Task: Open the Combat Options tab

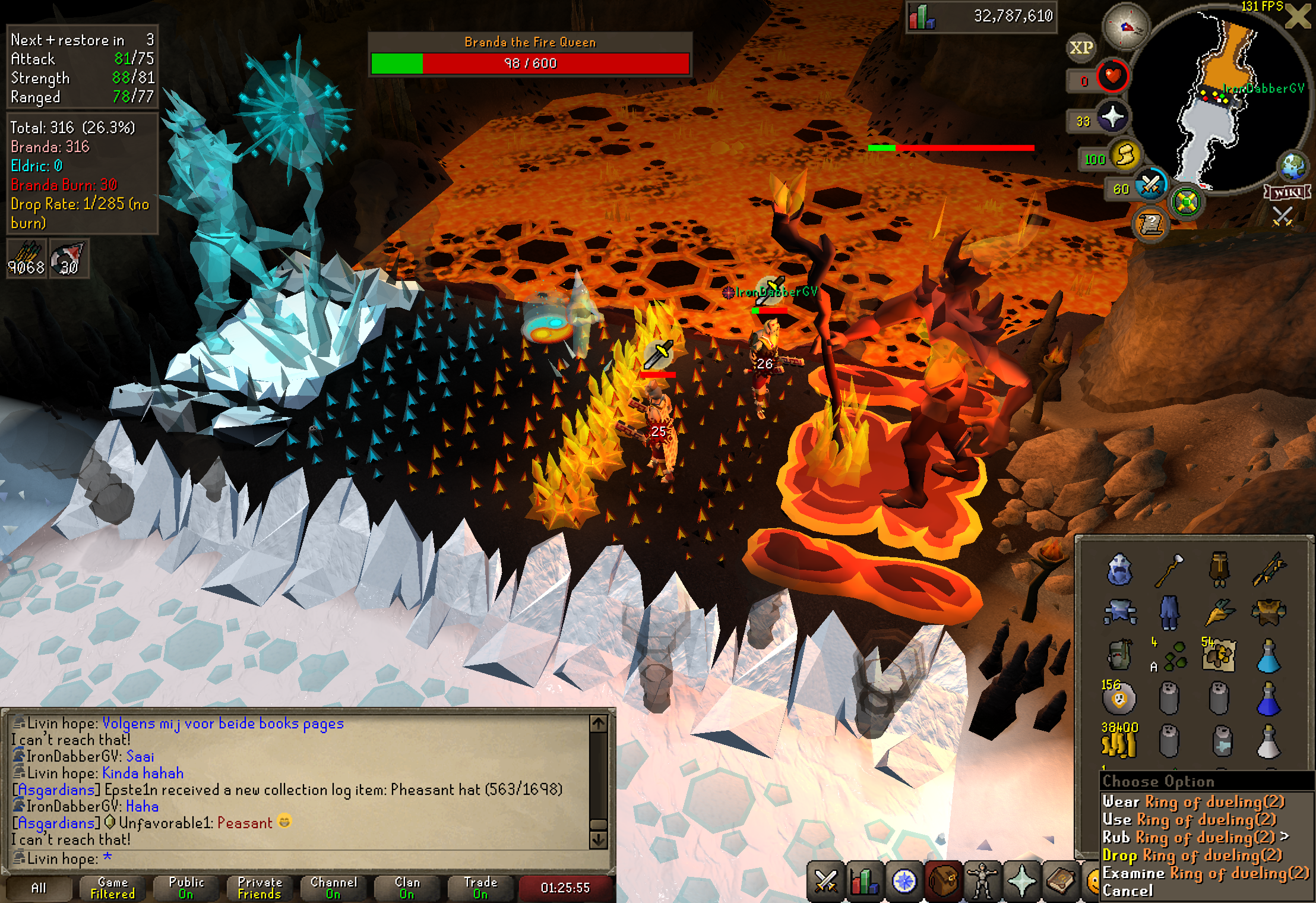Action: [825, 882]
